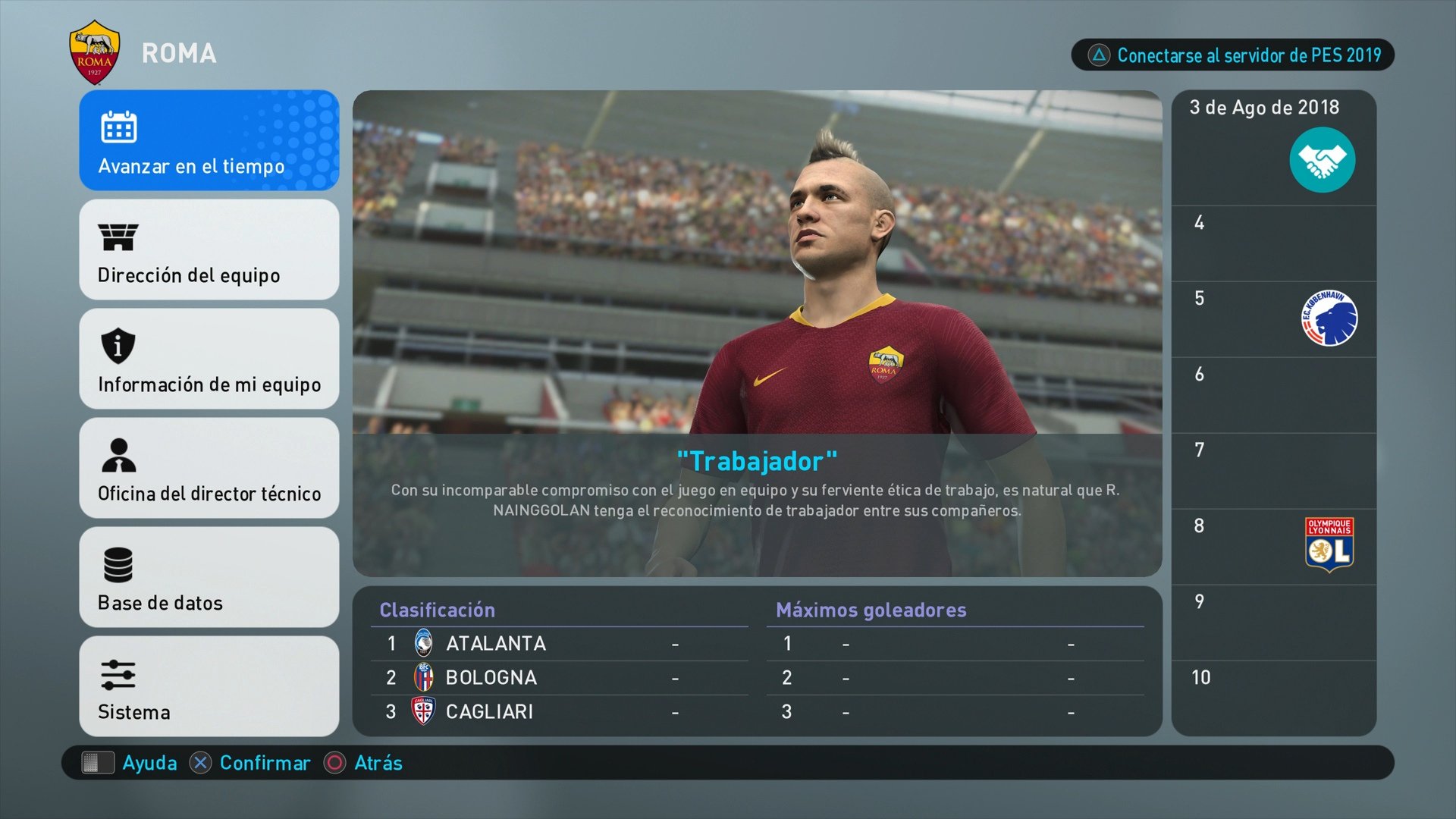This screenshot has width=1456, height=819.
Task: Click Atrás to go back
Action: click(x=377, y=763)
